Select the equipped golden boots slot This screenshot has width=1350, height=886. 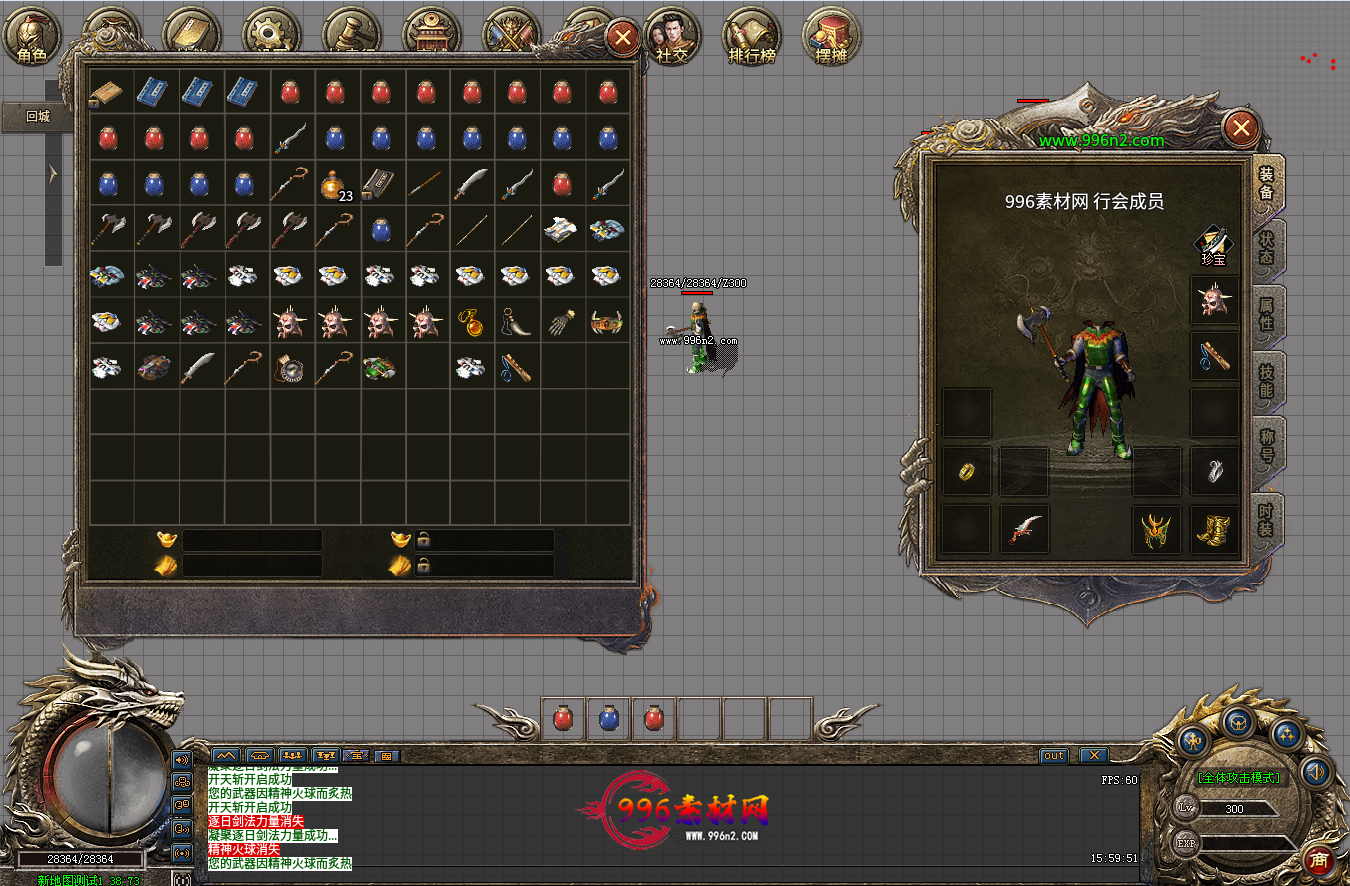point(1214,529)
